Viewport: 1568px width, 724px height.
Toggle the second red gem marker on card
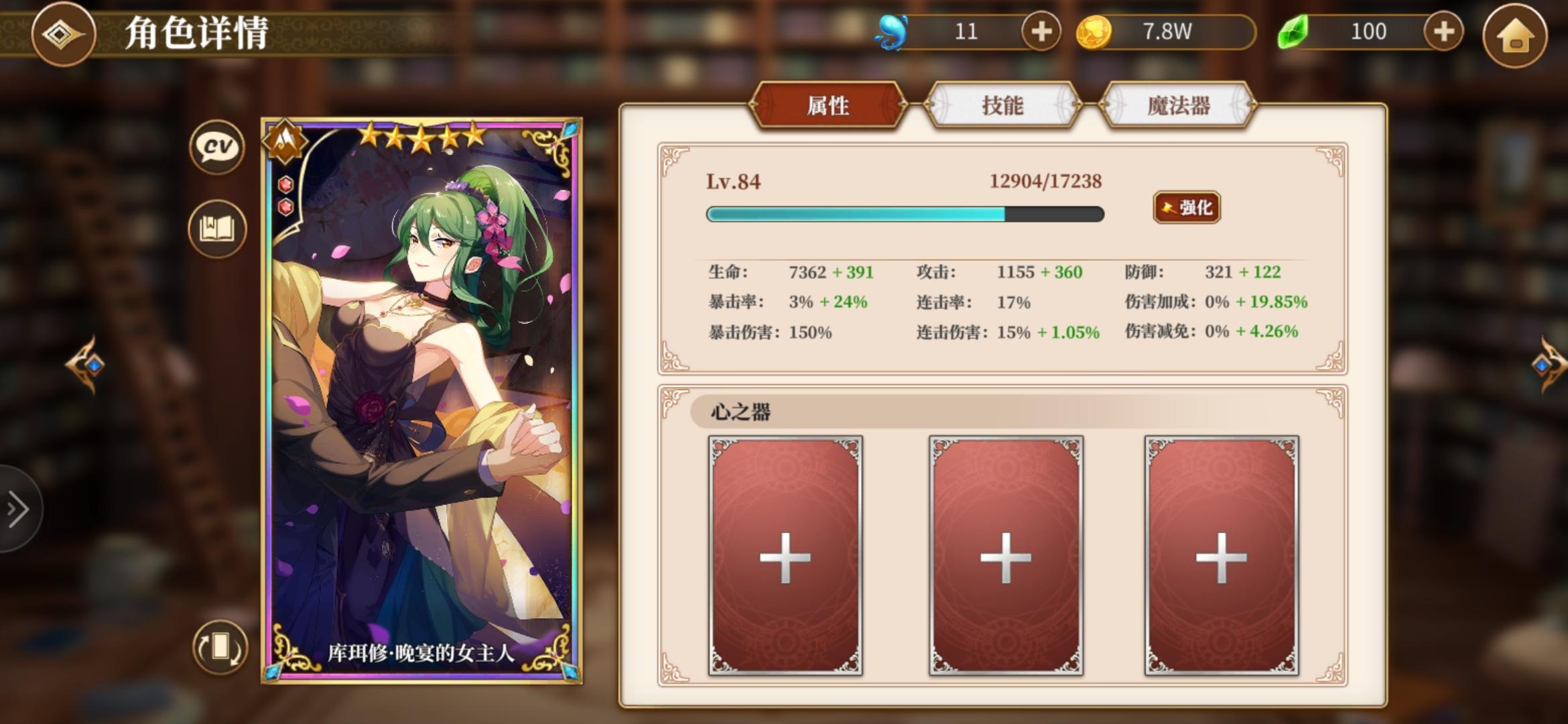[286, 206]
